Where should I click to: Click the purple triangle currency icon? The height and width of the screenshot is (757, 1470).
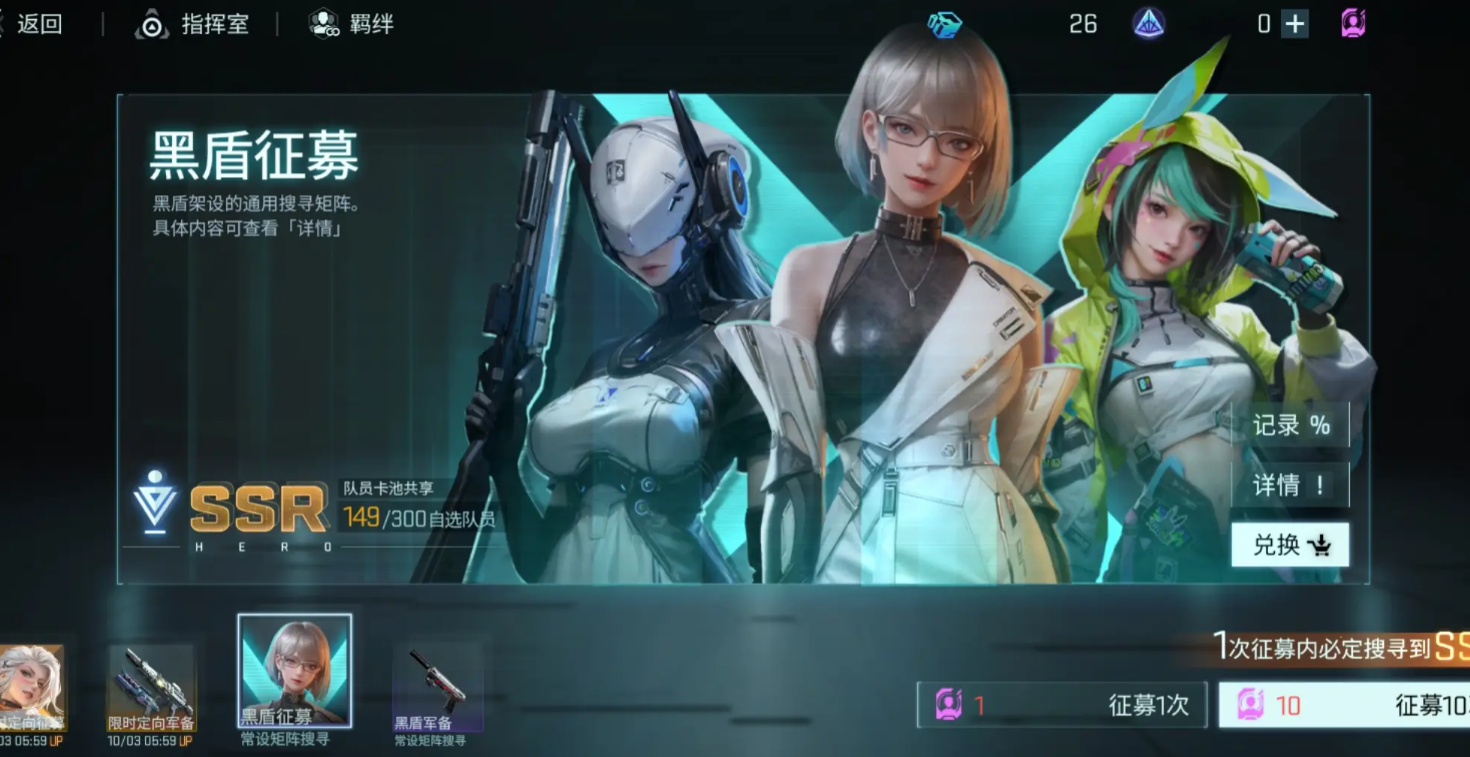tap(1148, 24)
